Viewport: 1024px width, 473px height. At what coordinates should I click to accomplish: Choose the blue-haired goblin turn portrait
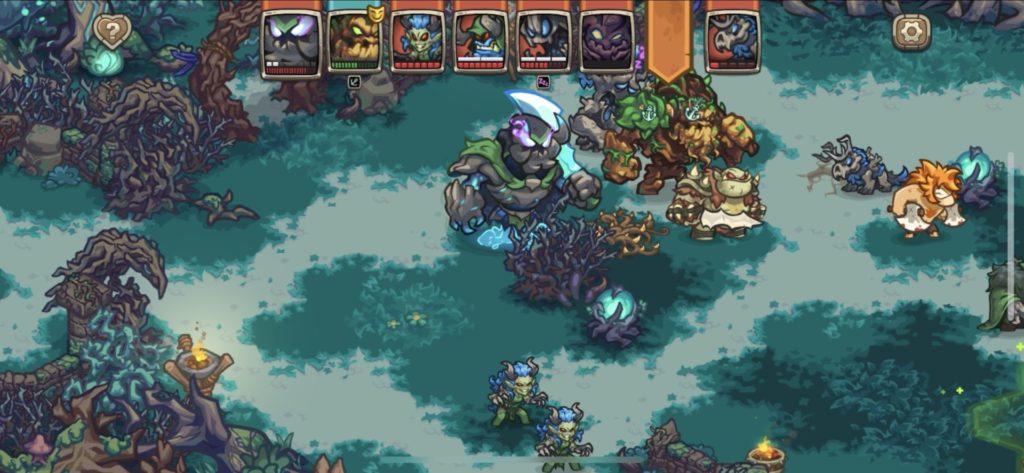[x=418, y=42]
